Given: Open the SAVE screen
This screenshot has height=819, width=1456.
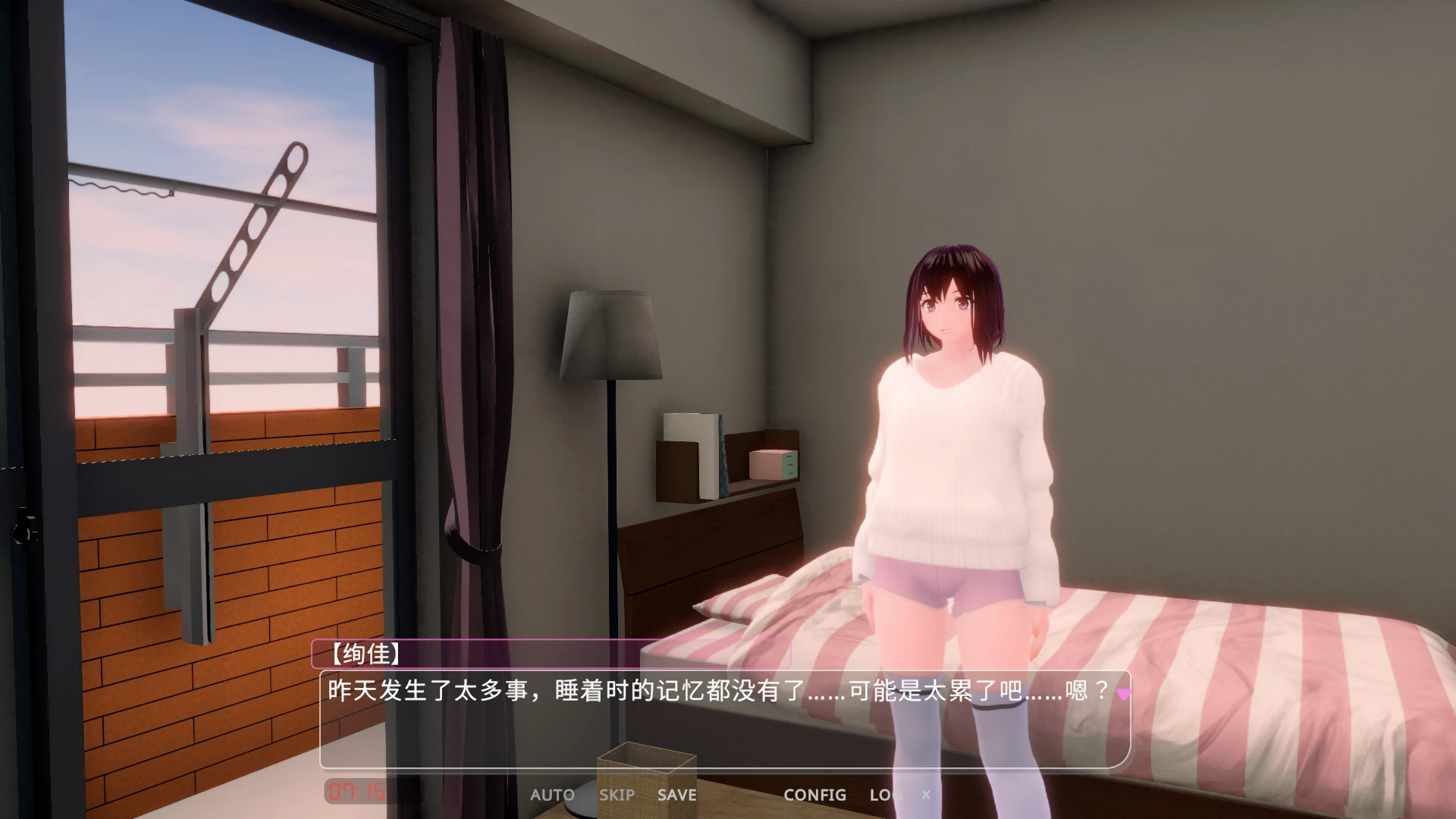Looking at the screenshot, I should click(677, 795).
